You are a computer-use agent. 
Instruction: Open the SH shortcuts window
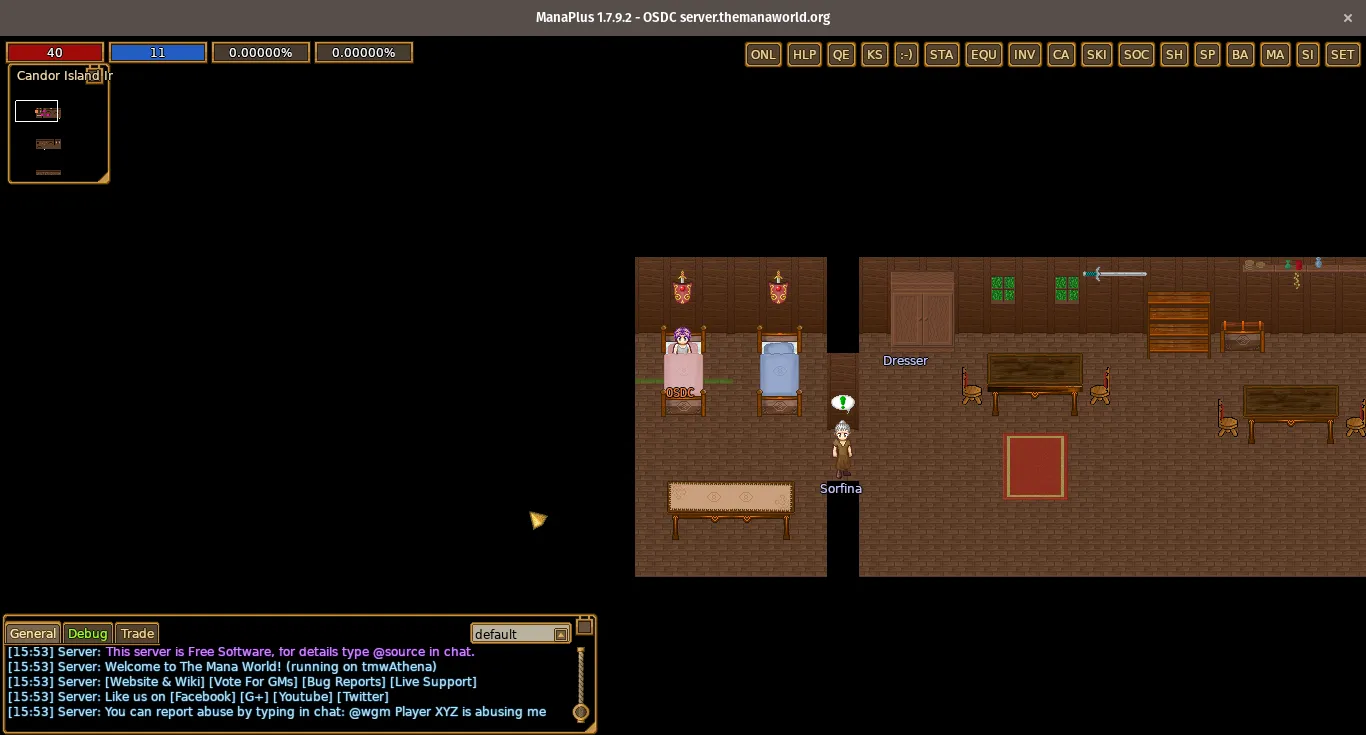(1174, 55)
